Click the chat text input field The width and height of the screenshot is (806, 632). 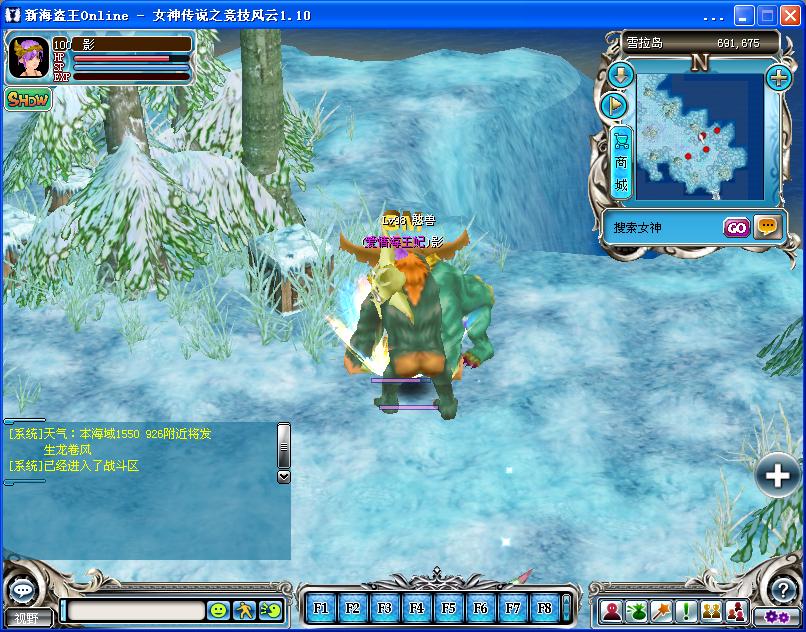point(134,610)
